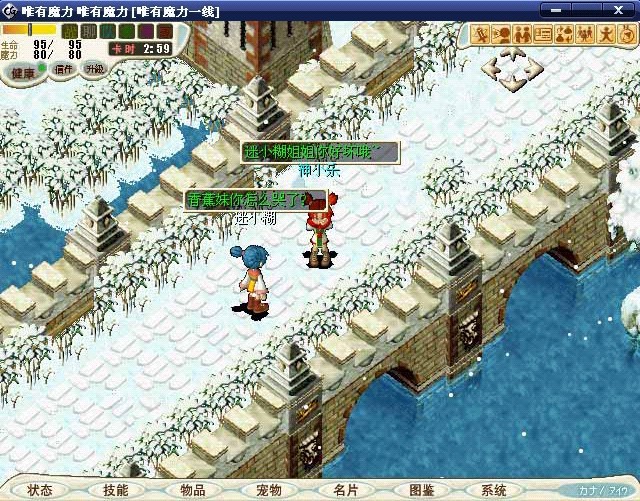Screen dimensions: 640x501
Task: Open the 图鉴 (Album) menu
Action: click(422, 490)
